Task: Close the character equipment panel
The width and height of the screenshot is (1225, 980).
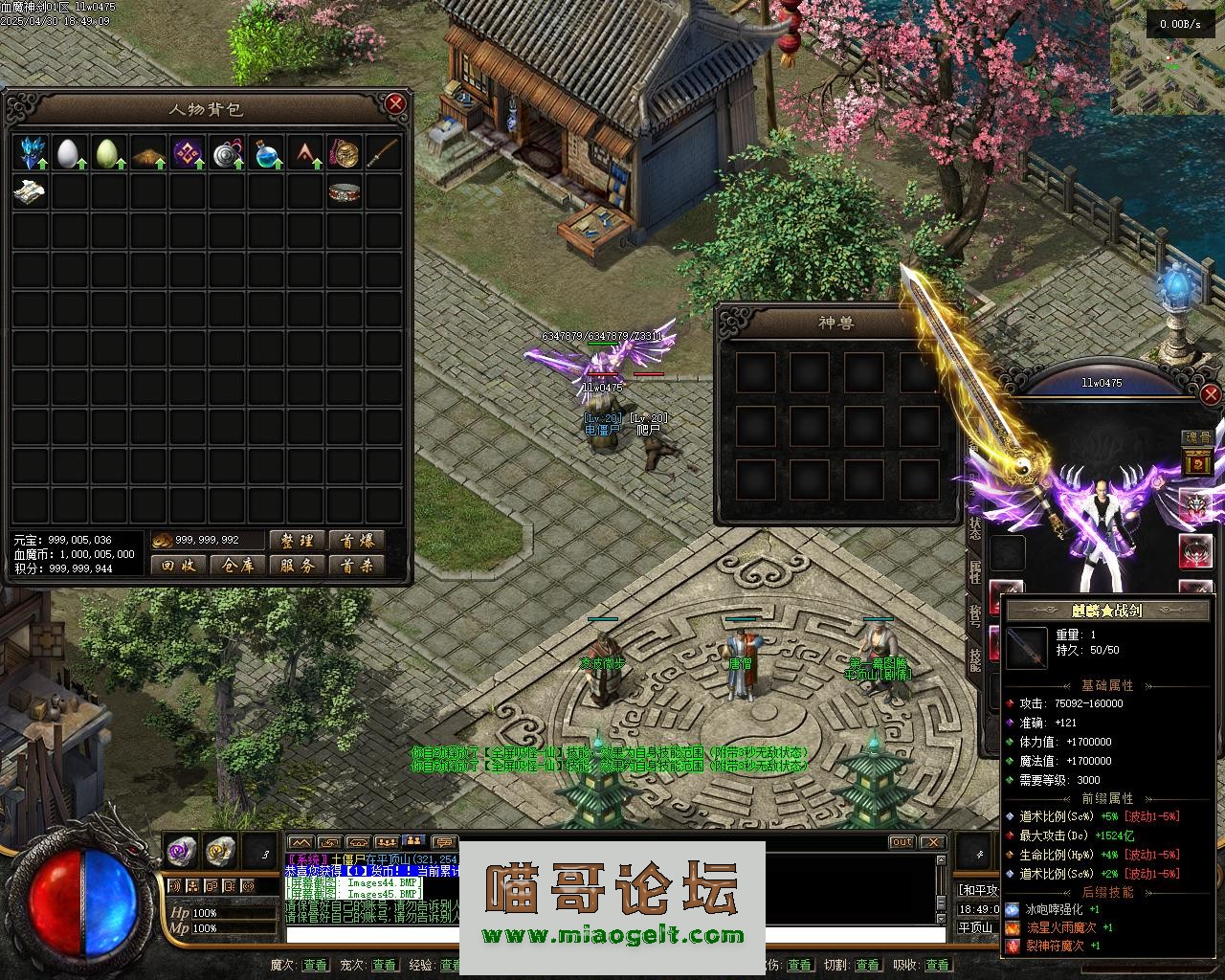Action: click(1211, 393)
